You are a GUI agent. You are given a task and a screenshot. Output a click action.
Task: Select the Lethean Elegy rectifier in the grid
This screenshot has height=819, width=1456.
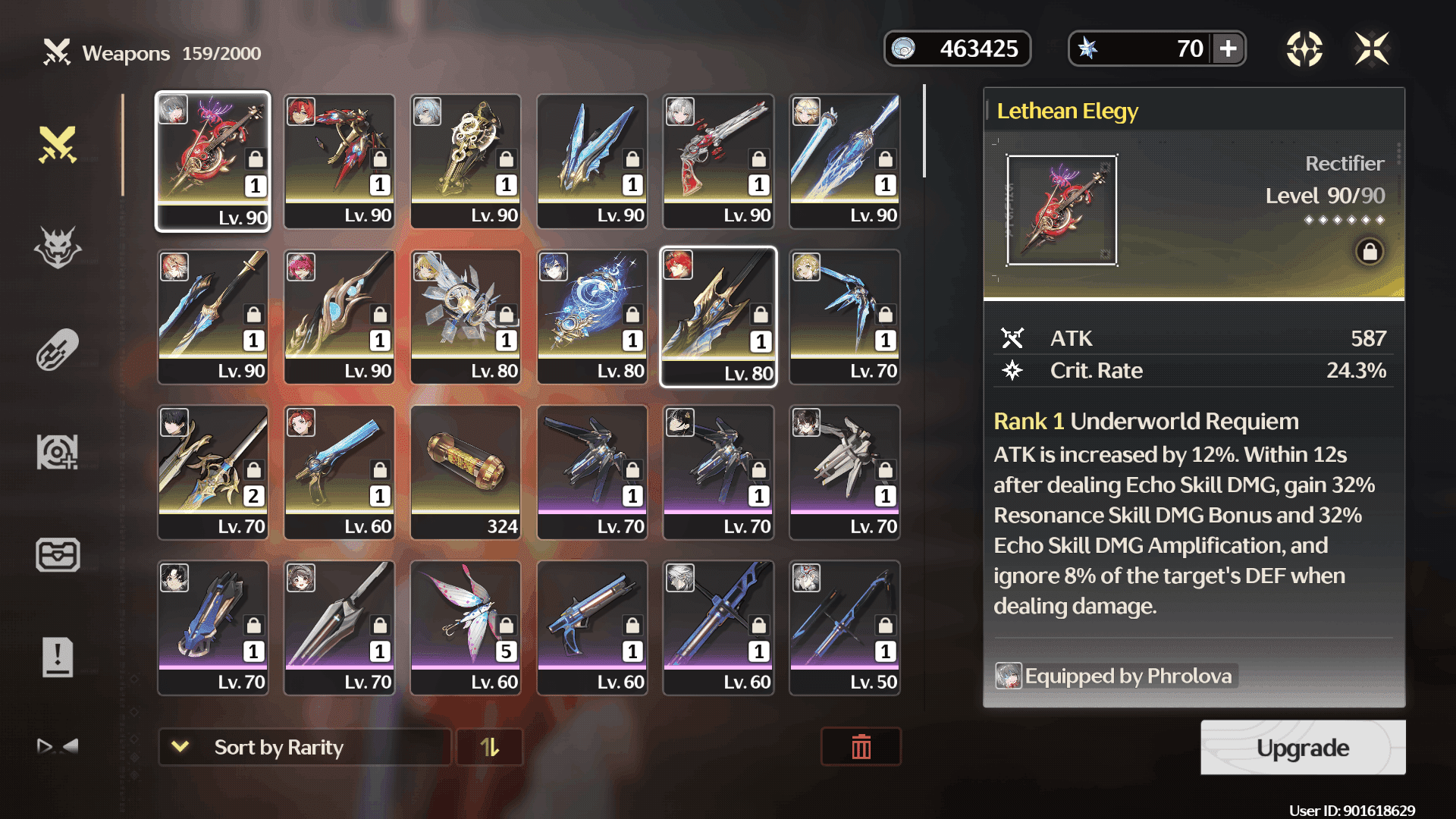(213, 161)
